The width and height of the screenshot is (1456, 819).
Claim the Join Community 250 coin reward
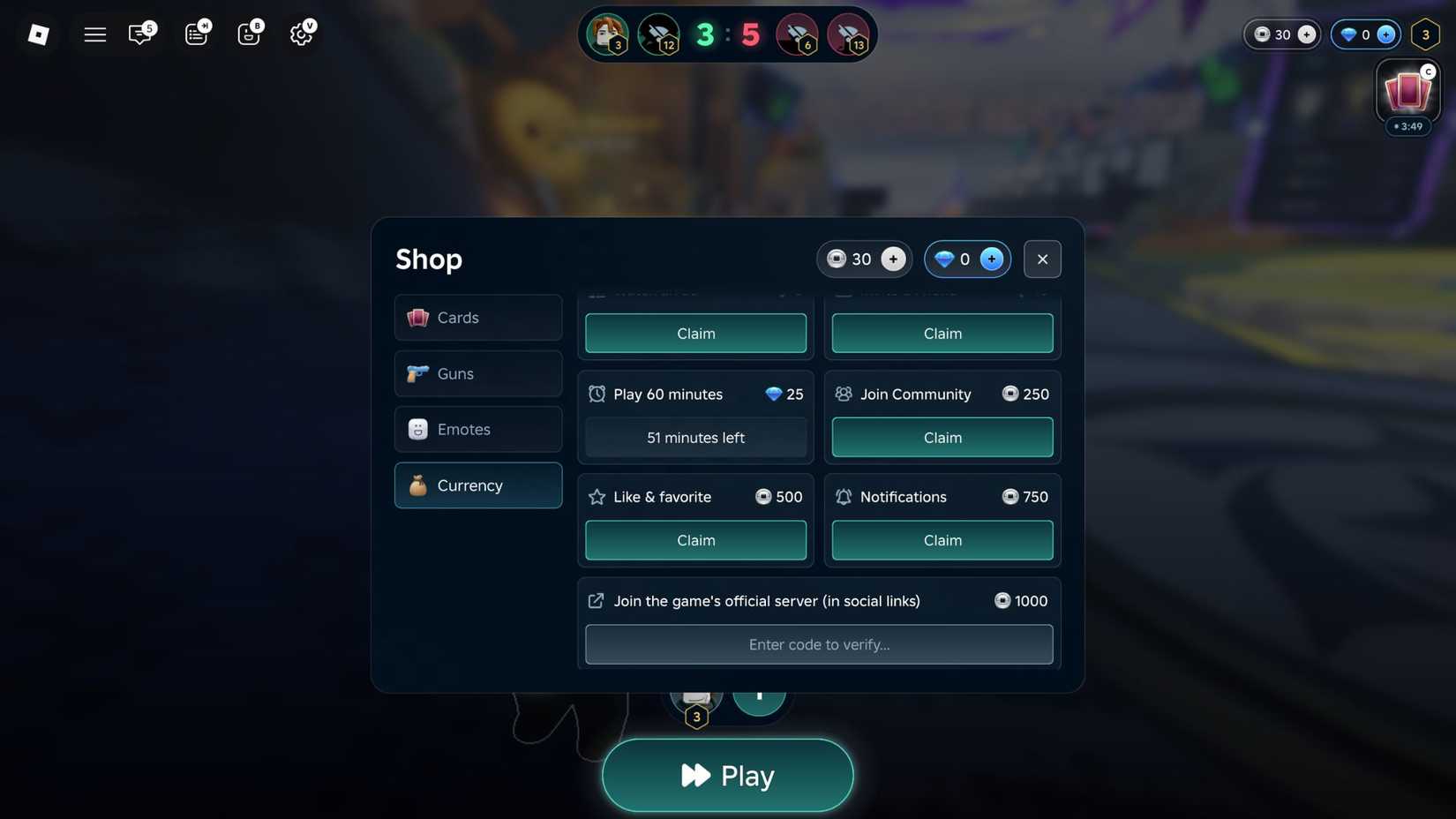click(x=942, y=437)
